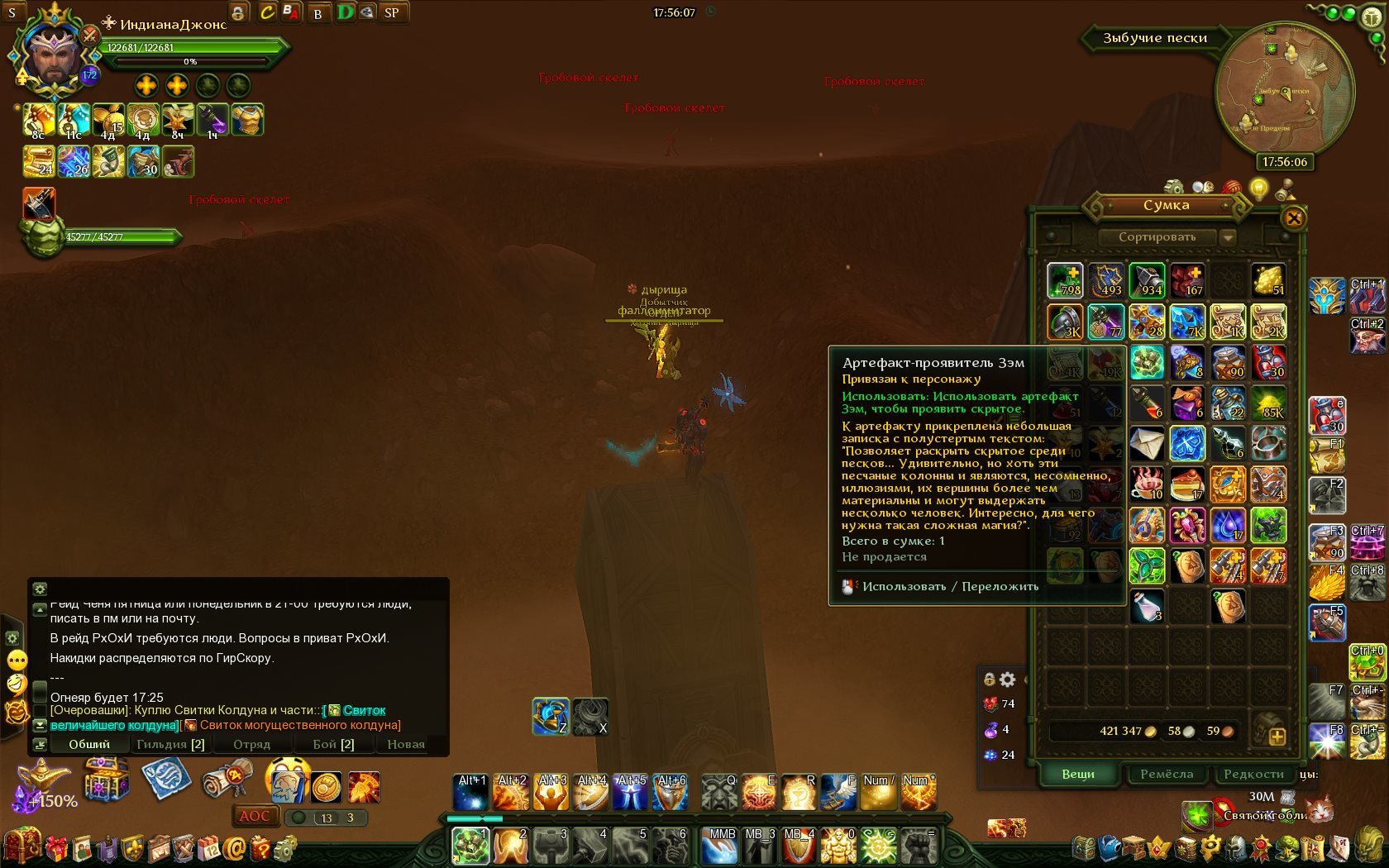This screenshot has height=868, width=1389.
Task: Open the dropdown arrow beside Сортировать
Action: 1229,237
